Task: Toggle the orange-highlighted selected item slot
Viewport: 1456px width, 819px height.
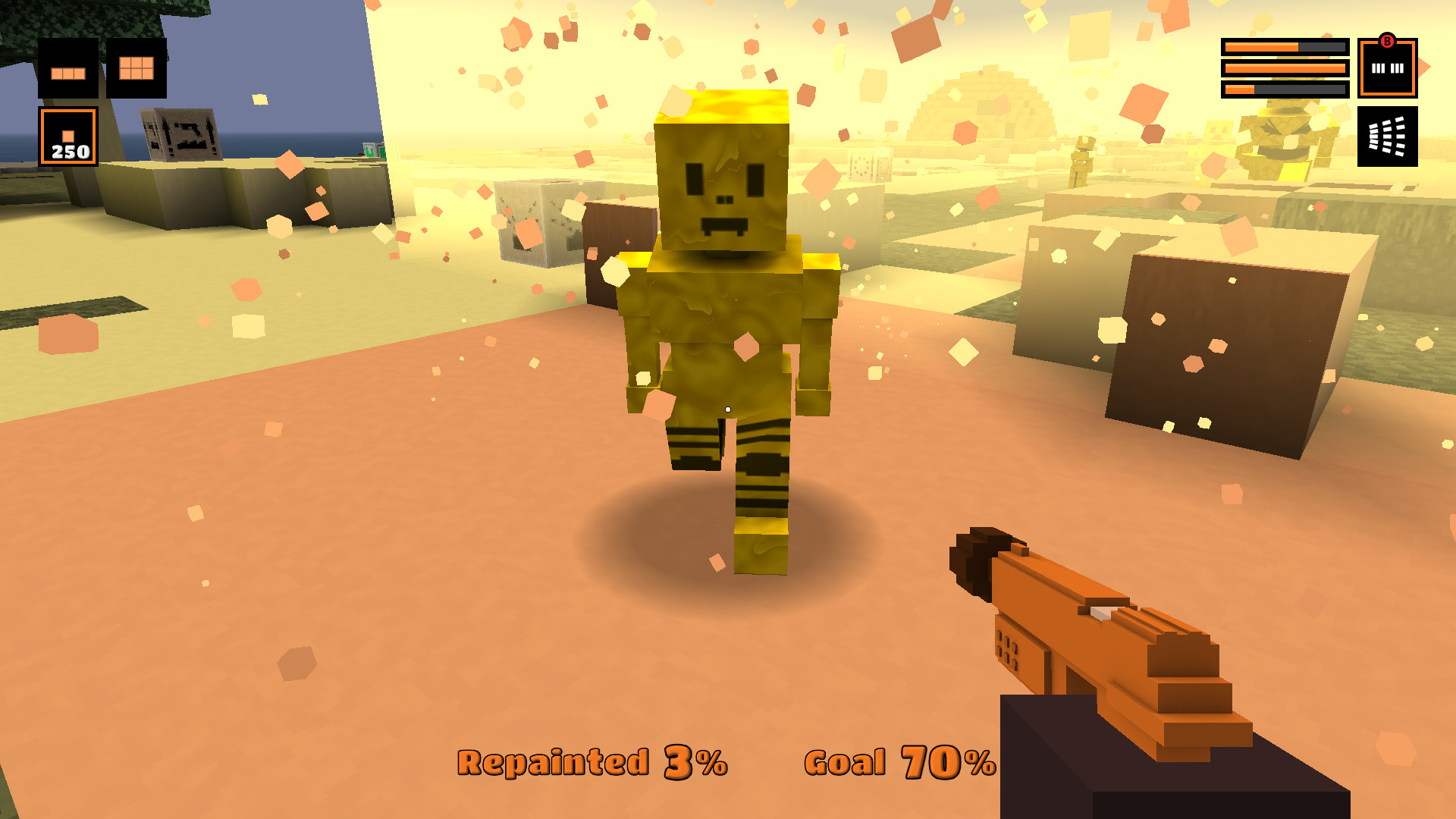Action: (69, 137)
